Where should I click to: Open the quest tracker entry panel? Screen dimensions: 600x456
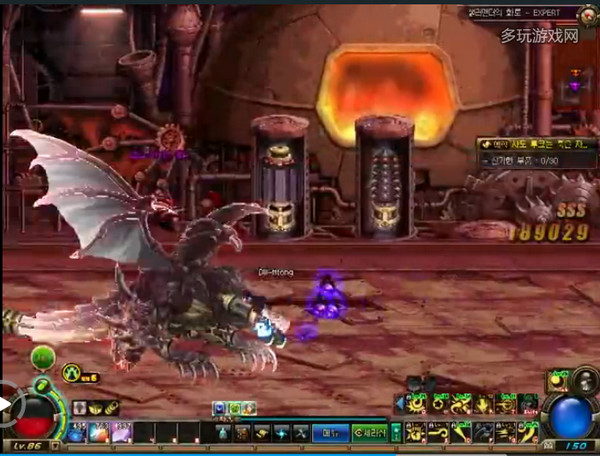coord(534,144)
